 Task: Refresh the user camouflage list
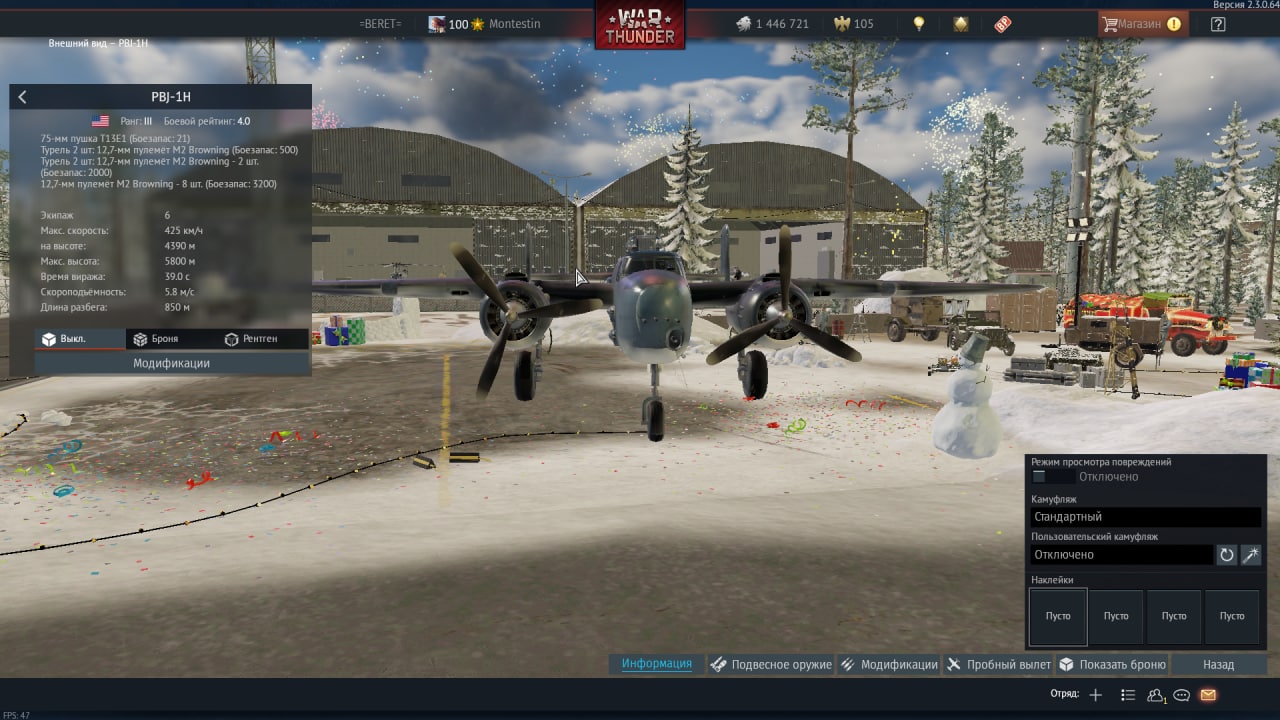[x=1227, y=555]
